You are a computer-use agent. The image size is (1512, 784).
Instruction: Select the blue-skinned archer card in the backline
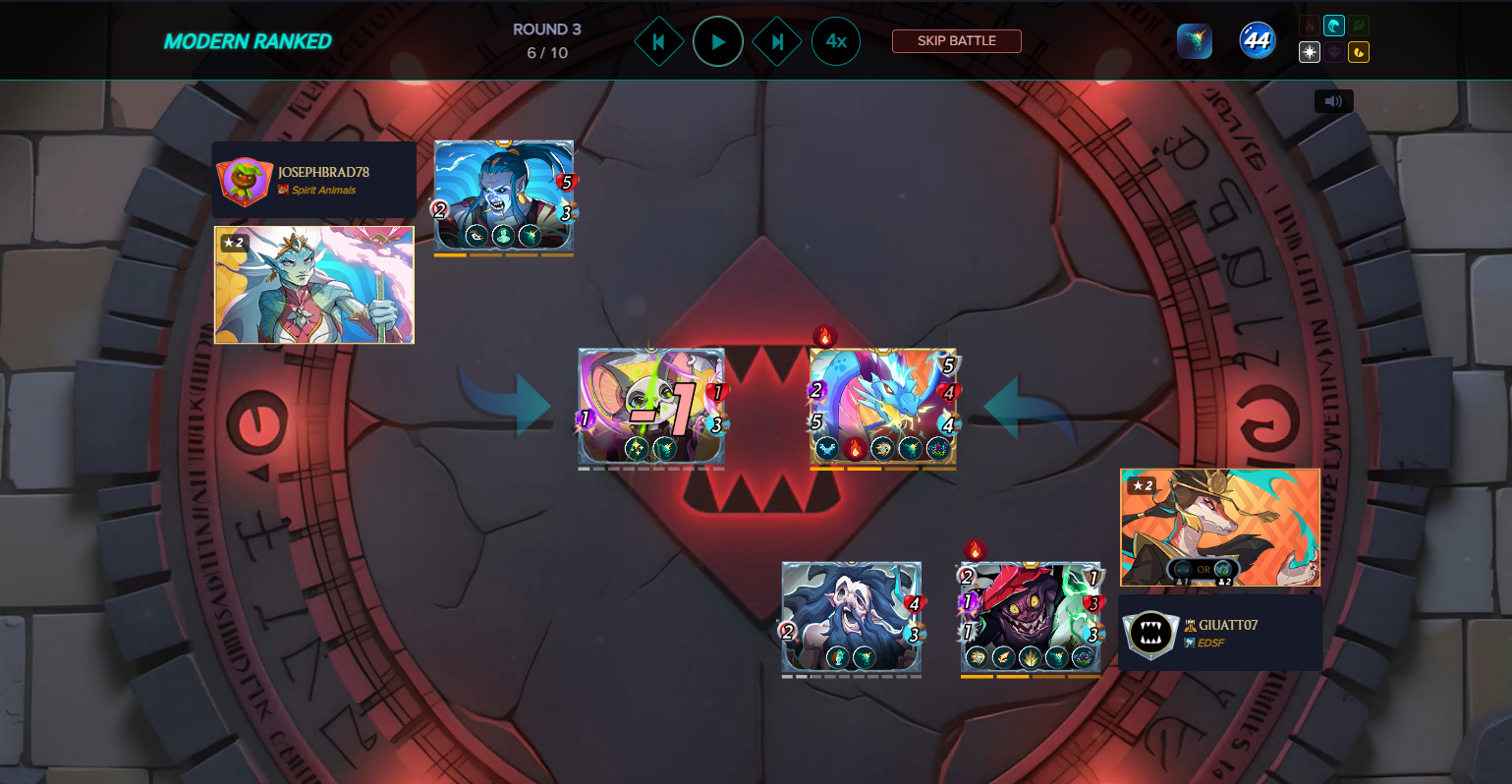[504, 196]
